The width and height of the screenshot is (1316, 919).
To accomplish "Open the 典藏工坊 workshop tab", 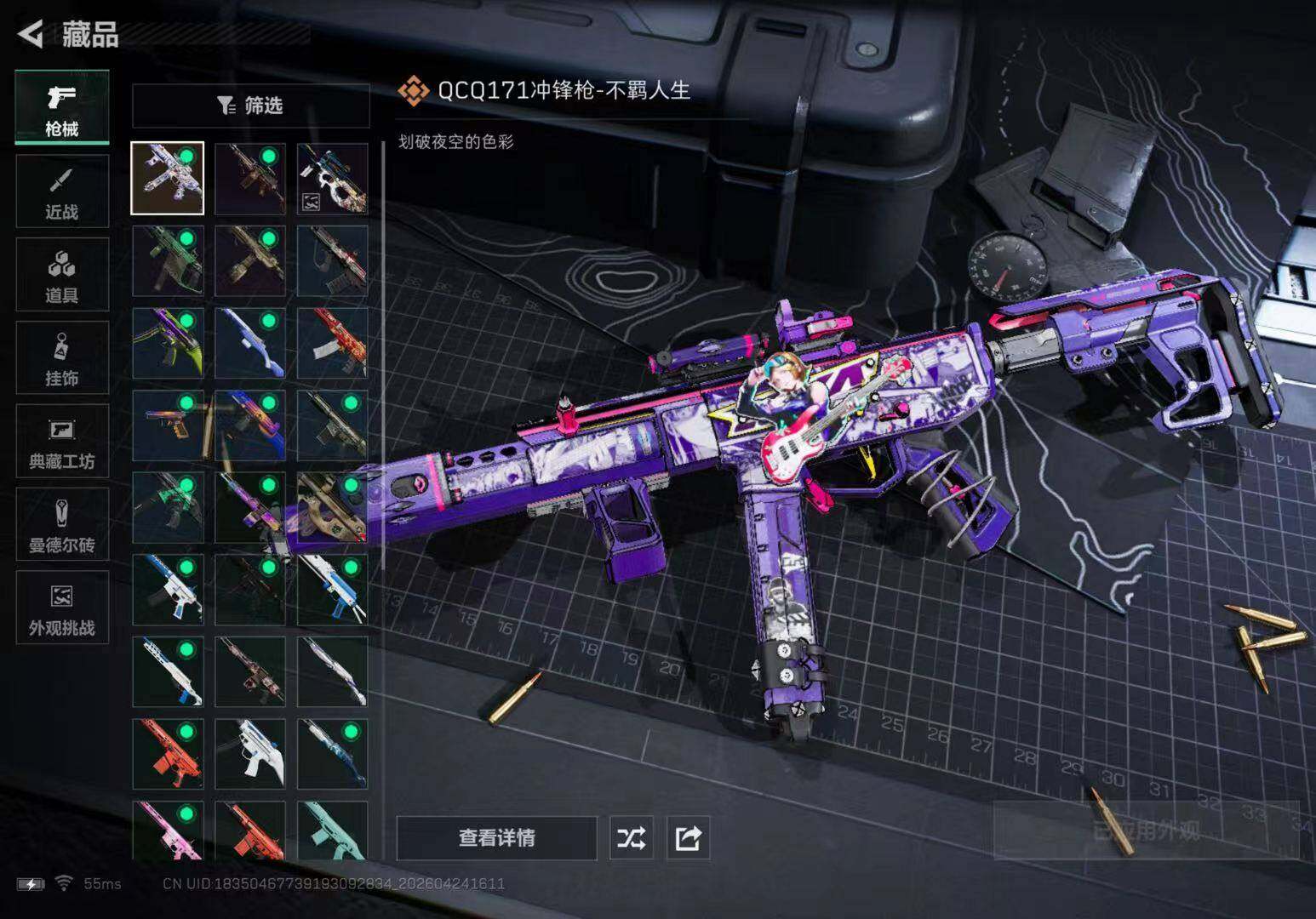I will pos(62,441).
